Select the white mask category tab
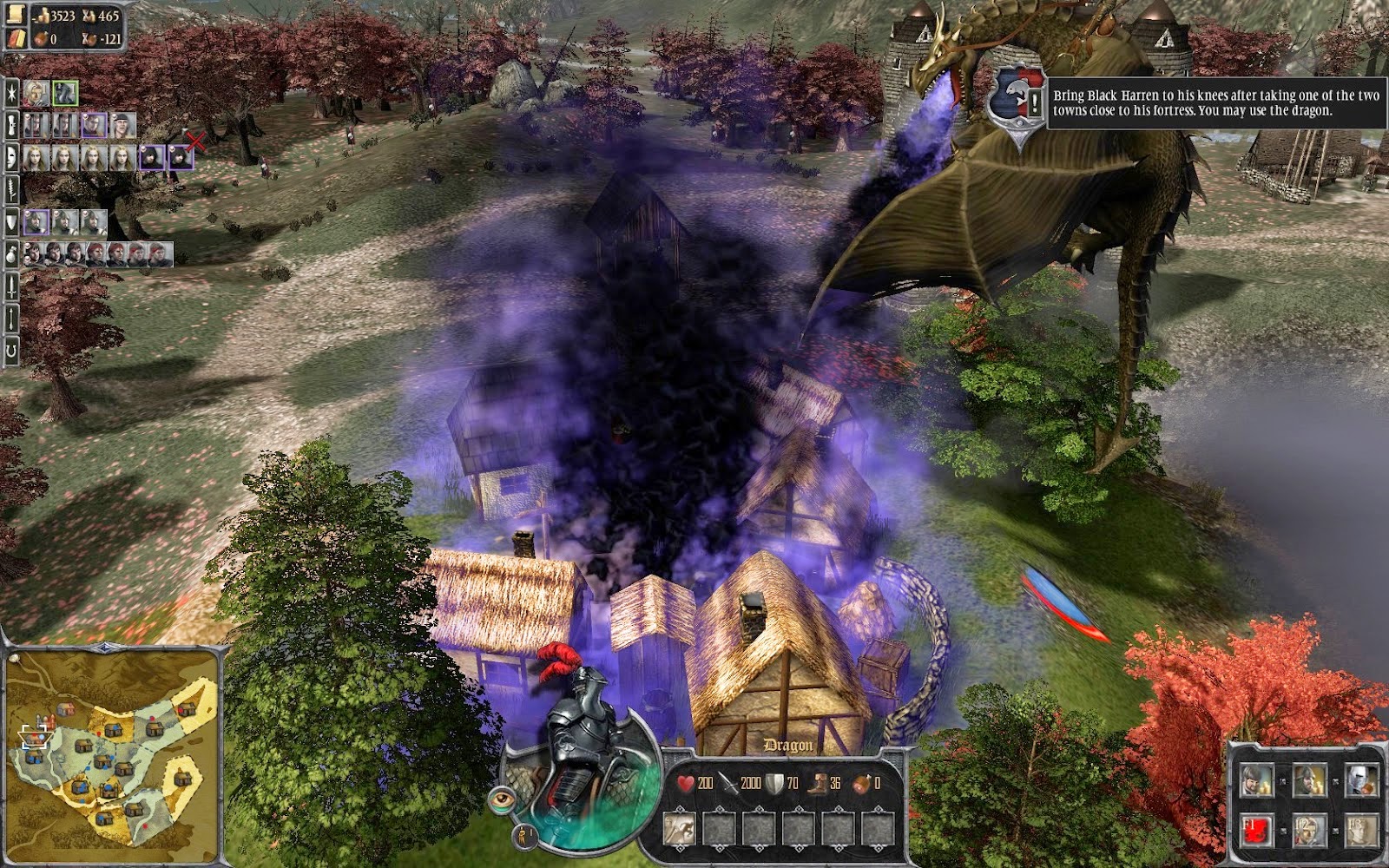Screen dimensions: 1389x868 click(x=12, y=157)
